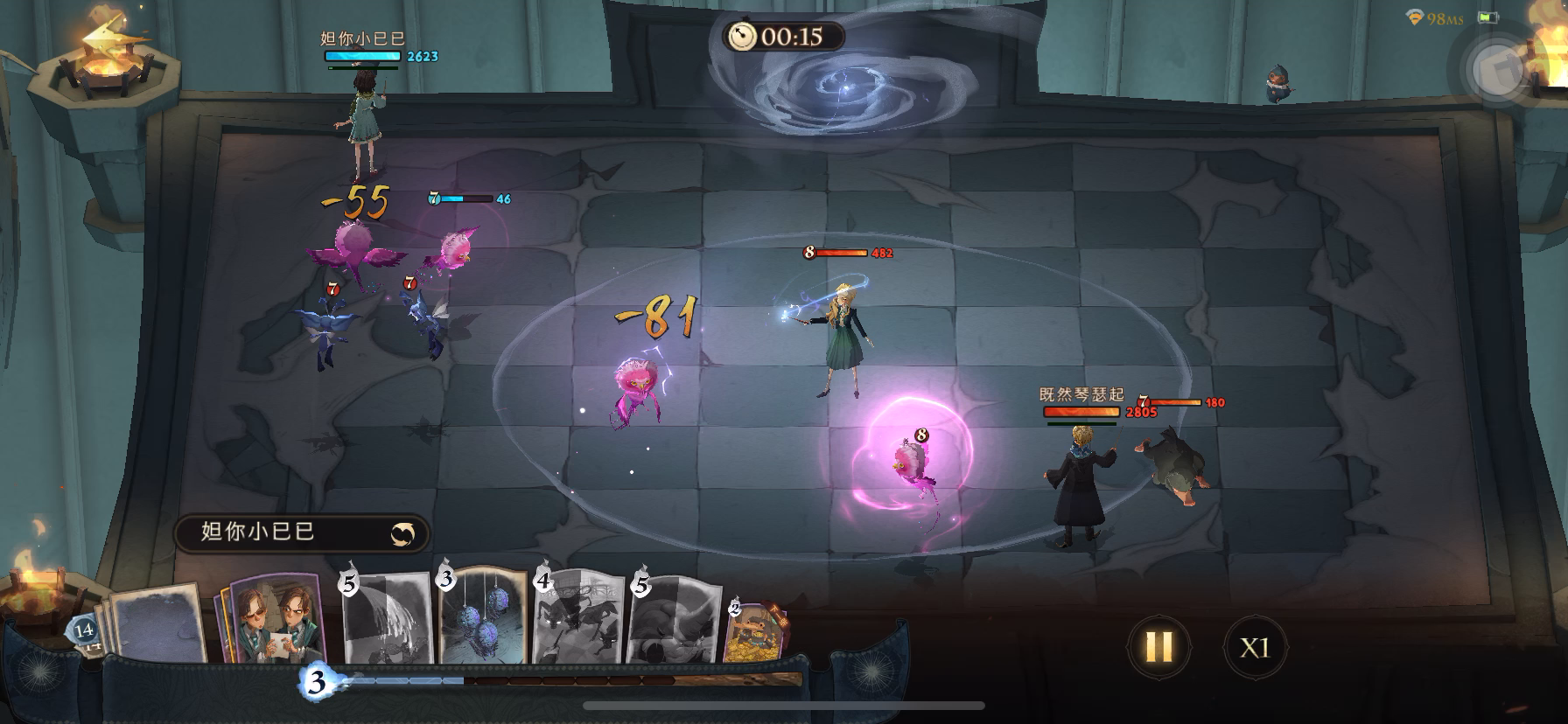Change the X1 playback speed
The height and width of the screenshot is (724, 1568).
[1254, 648]
